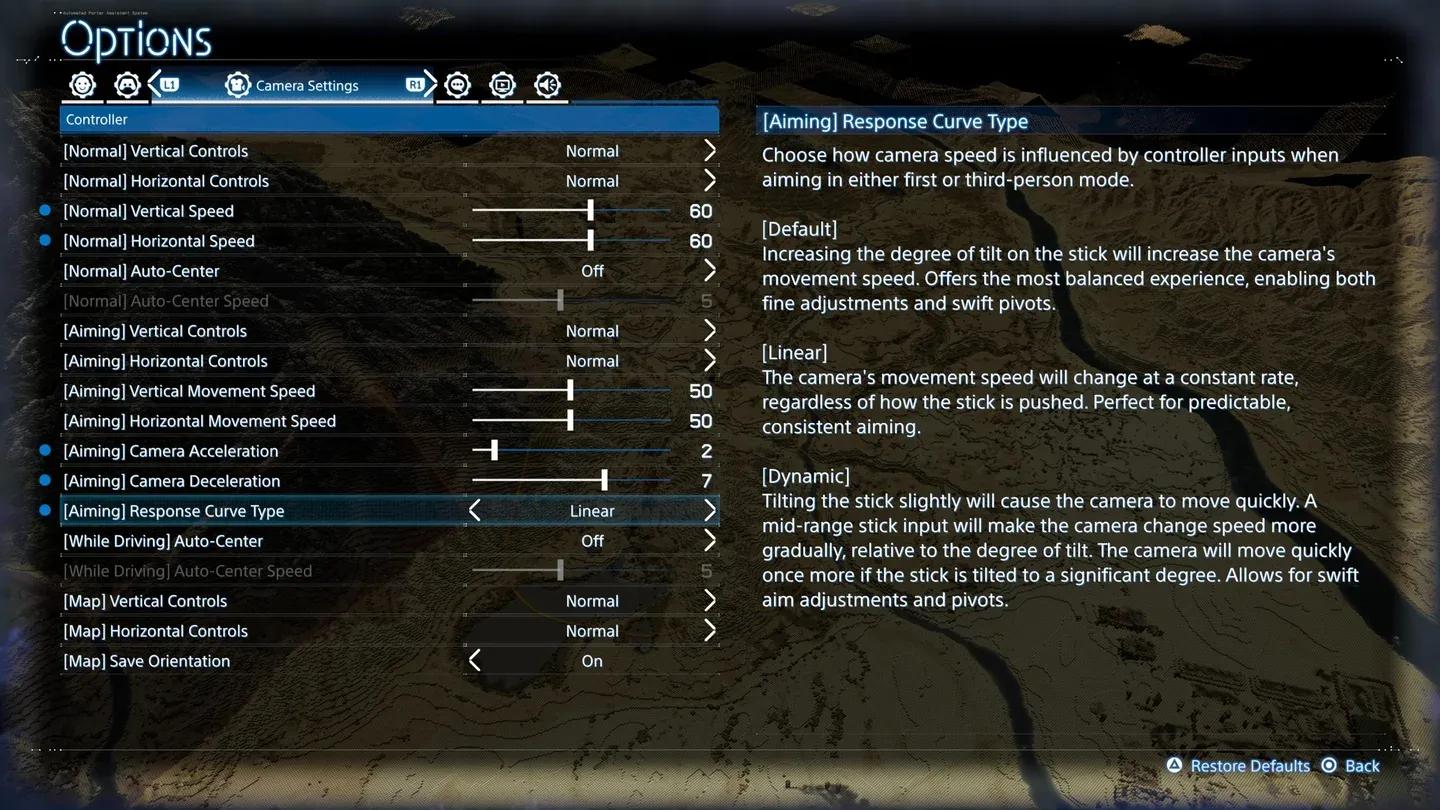
Task: Click the Controller section header
Action: [x=97, y=118]
